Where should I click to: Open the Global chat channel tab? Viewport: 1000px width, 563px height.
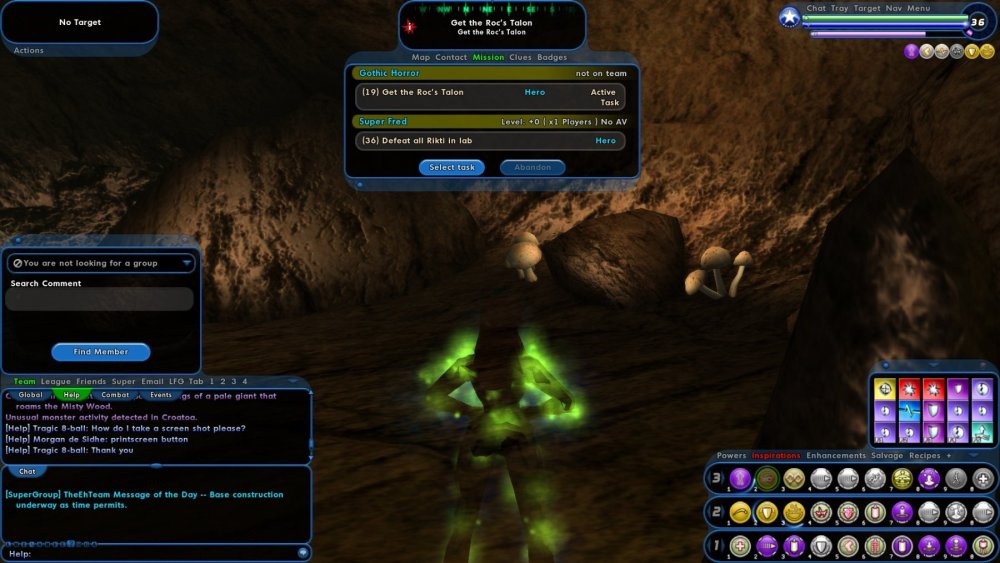31,395
